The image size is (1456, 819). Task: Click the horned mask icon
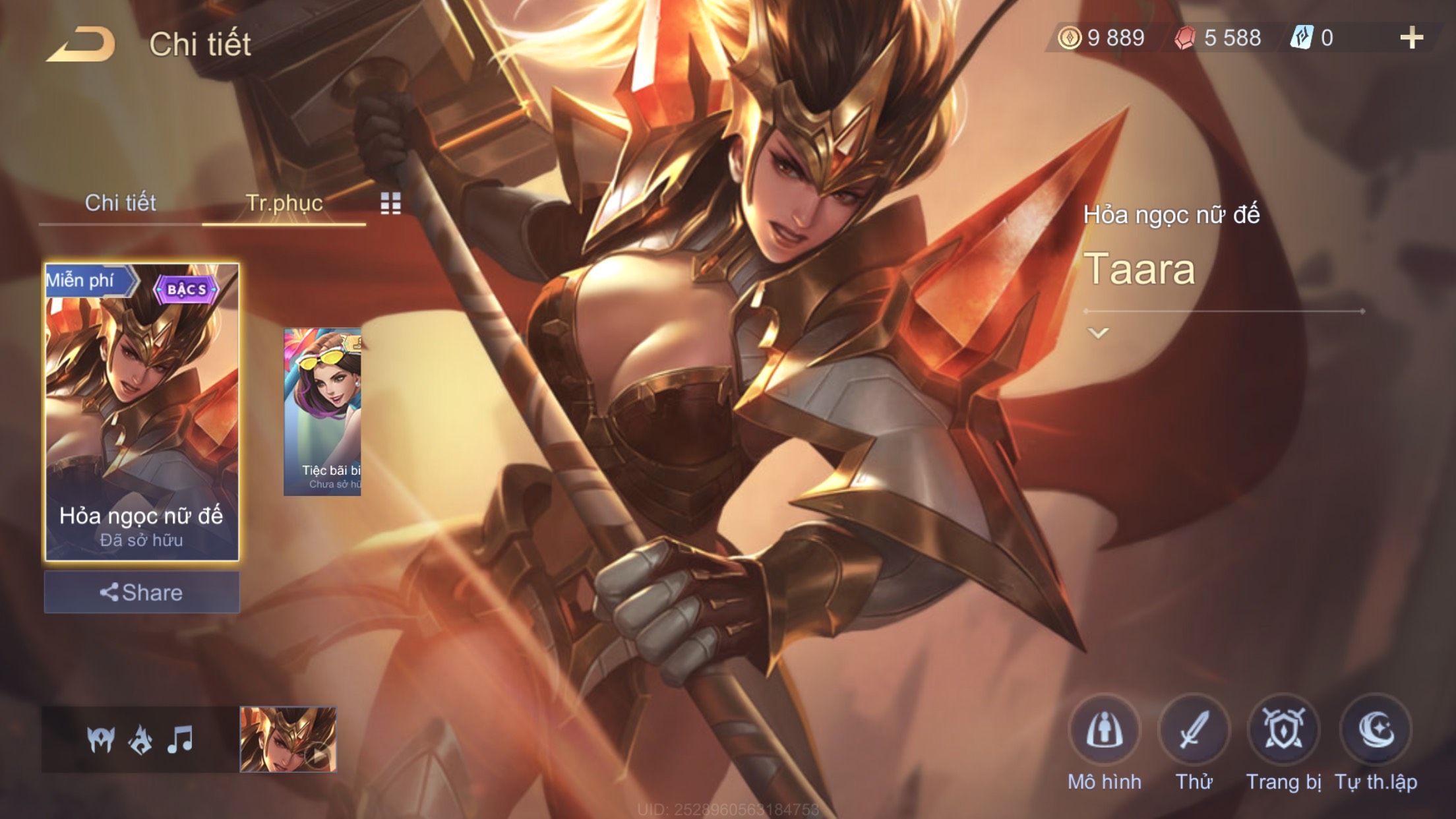click(101, 739)
